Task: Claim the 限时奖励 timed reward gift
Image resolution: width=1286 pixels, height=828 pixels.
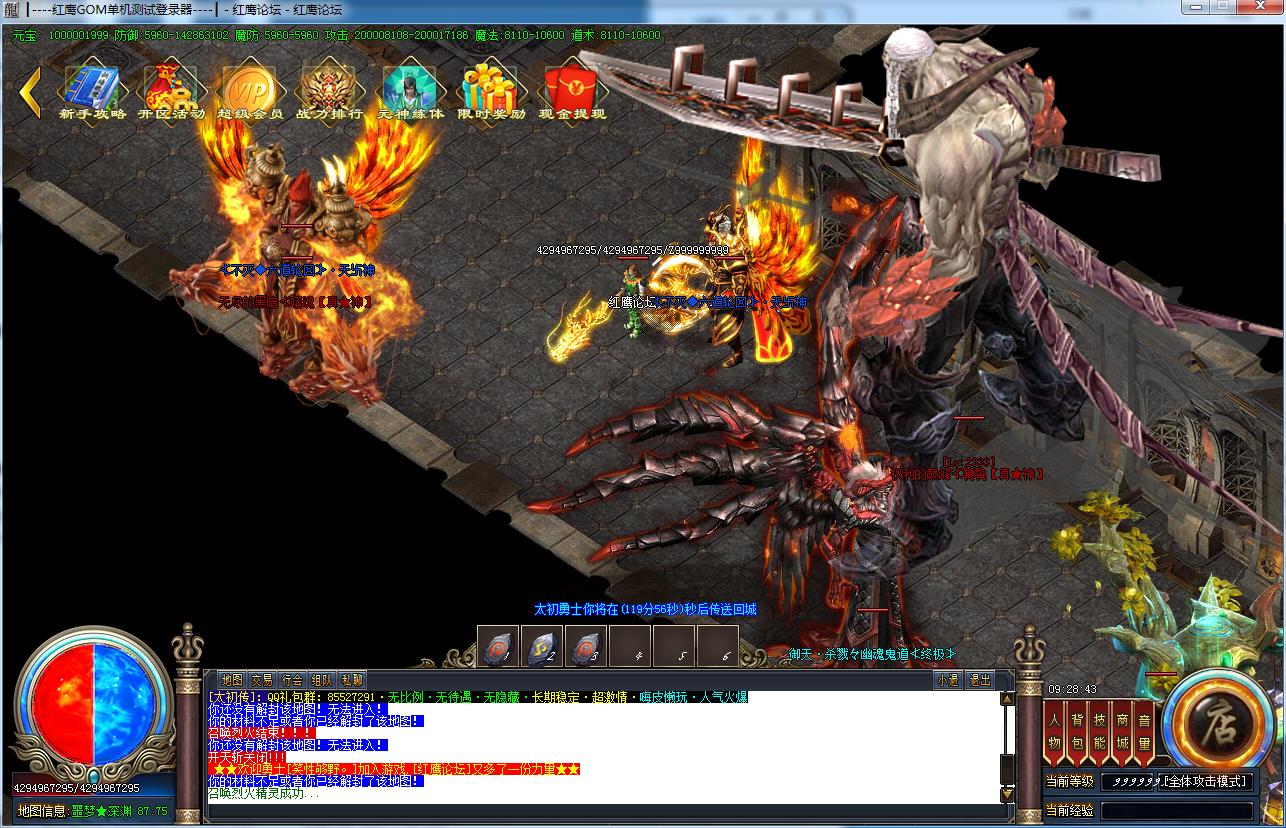Action: [491, 90]
